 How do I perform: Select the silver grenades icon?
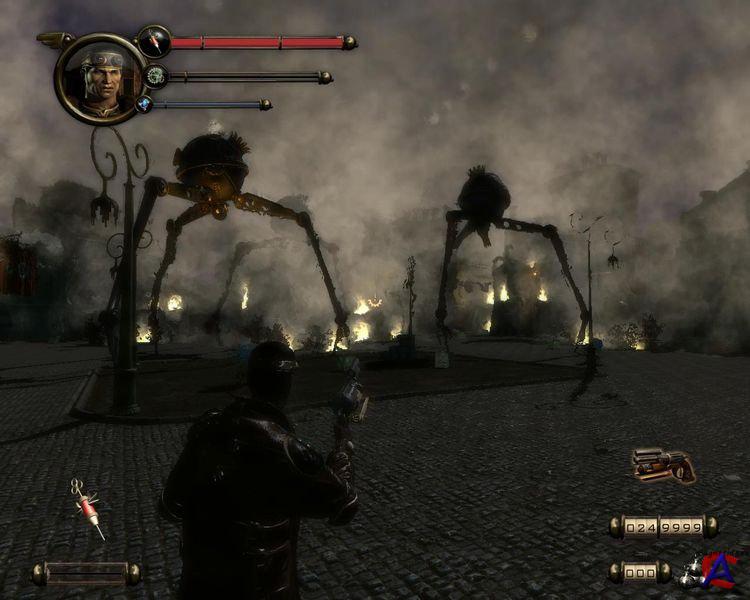pos(691,572)
